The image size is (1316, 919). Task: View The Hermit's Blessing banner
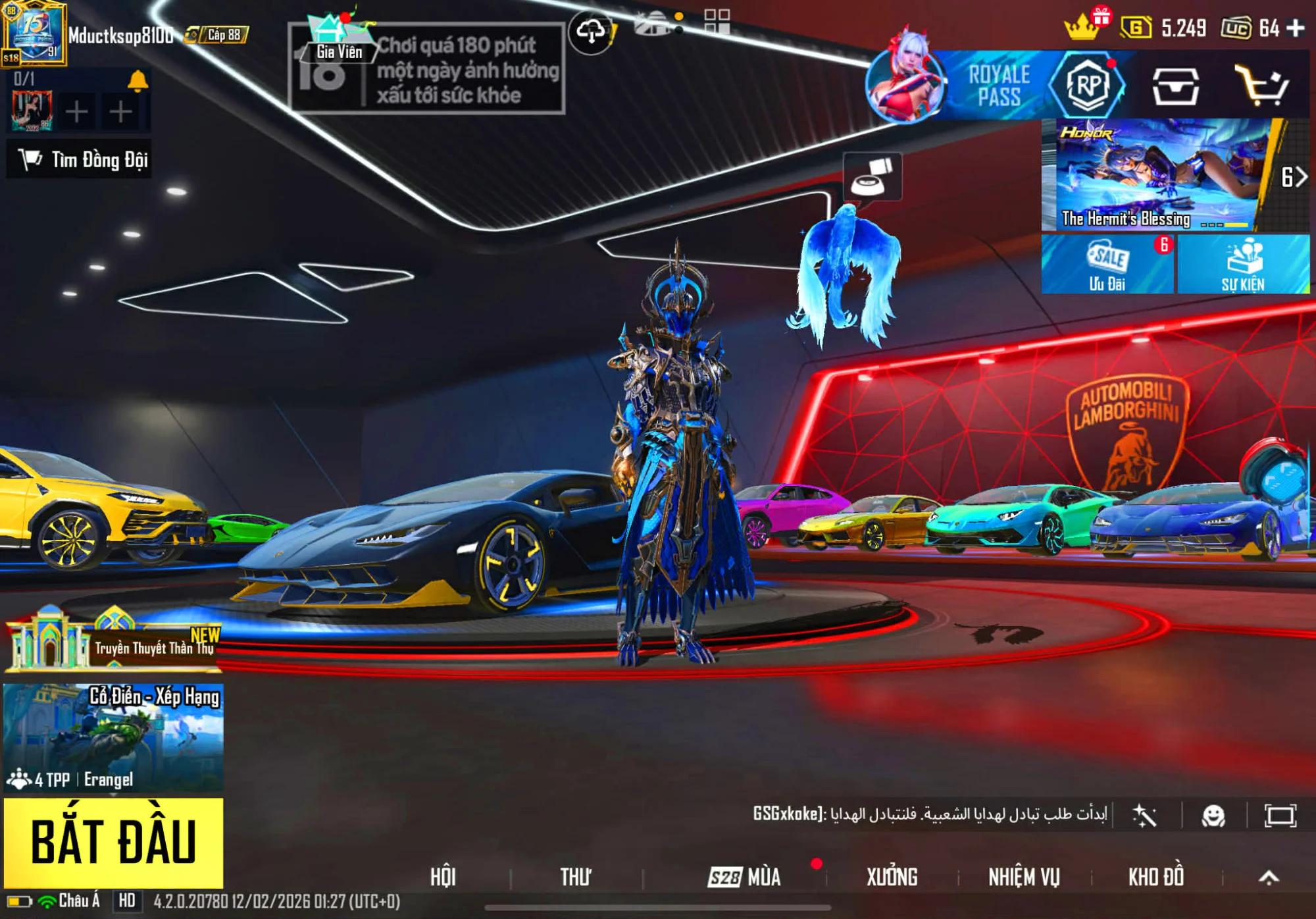1158,174
